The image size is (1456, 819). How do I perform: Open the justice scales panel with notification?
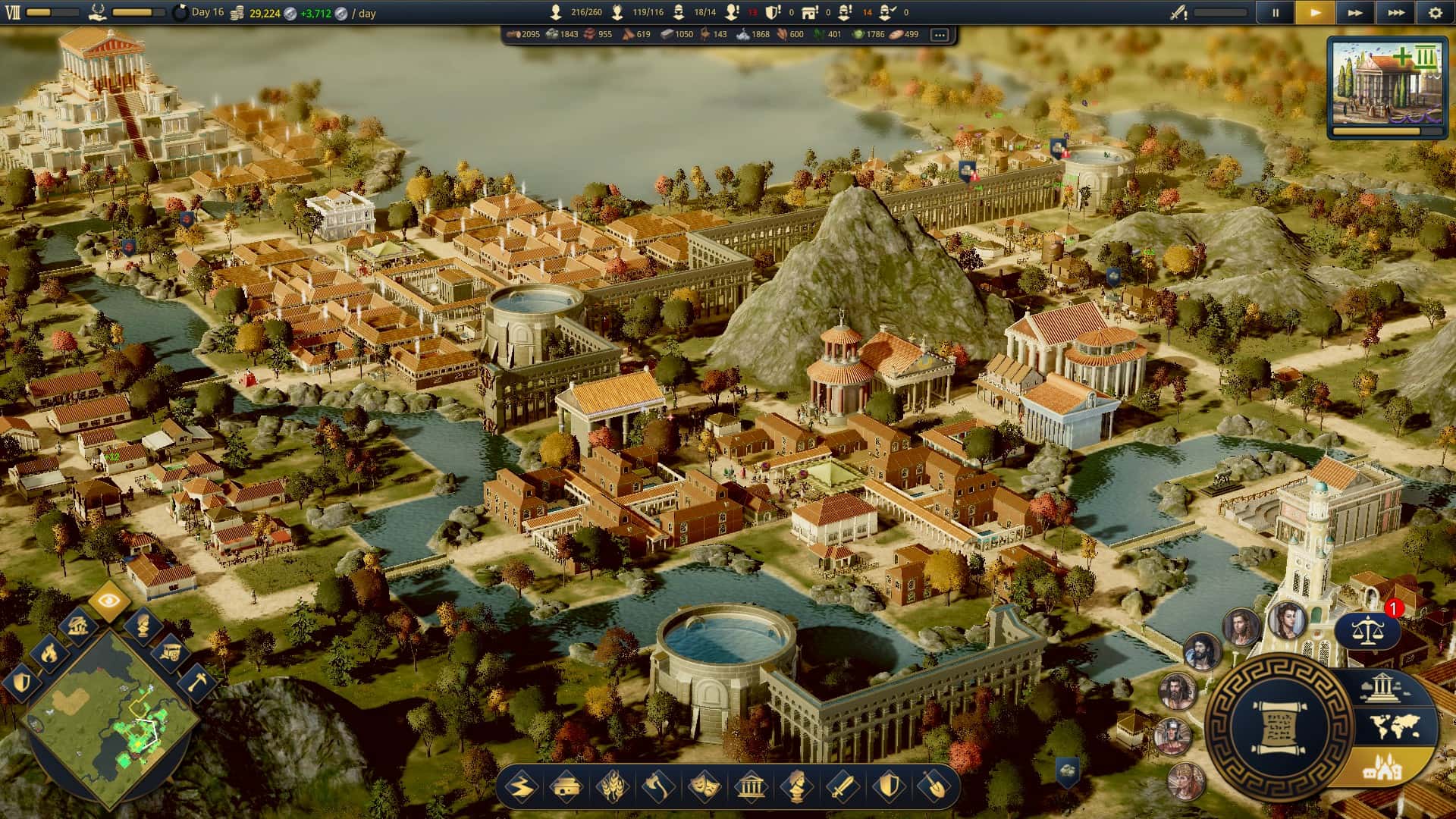[1369, 631]
